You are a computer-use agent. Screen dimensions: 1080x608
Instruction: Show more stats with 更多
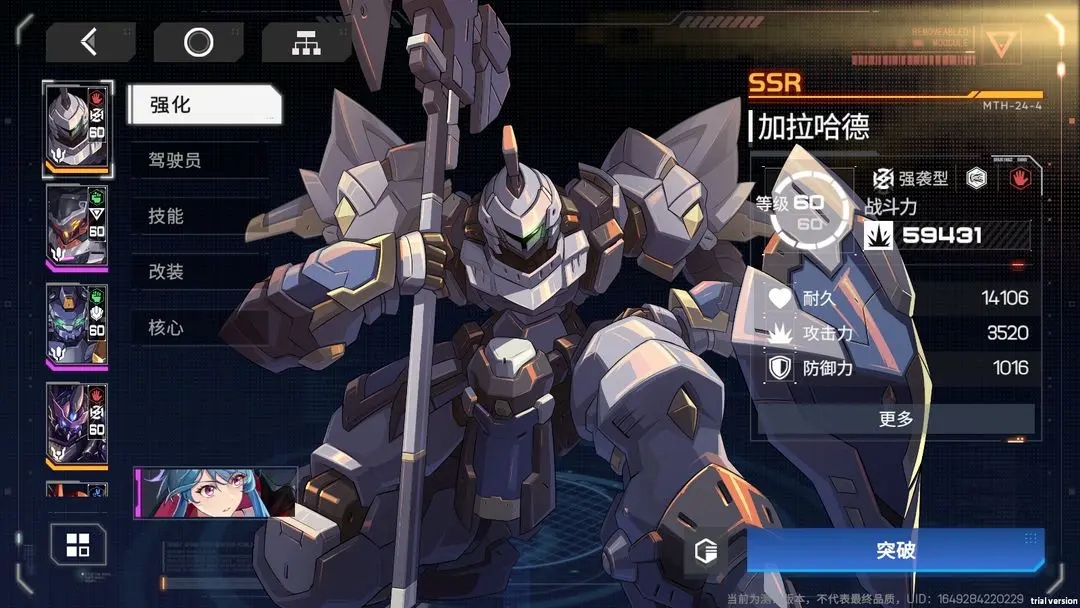(895, 419)
